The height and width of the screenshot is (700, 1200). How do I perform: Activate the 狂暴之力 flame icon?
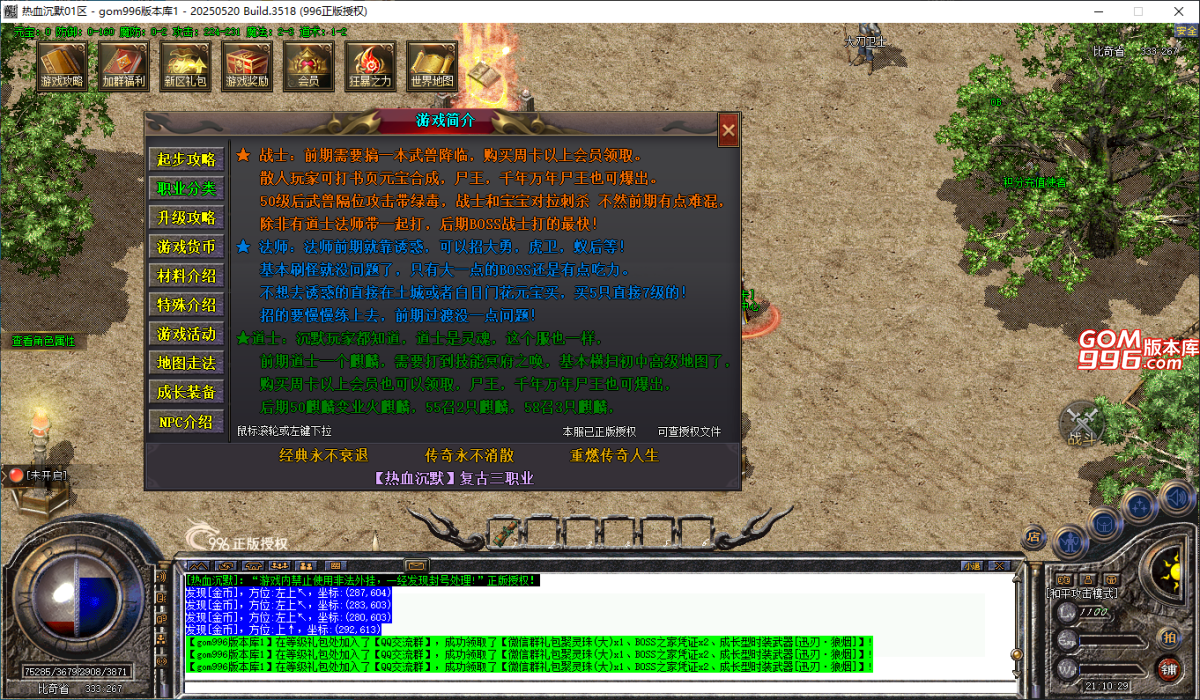(x=370, y=66)
